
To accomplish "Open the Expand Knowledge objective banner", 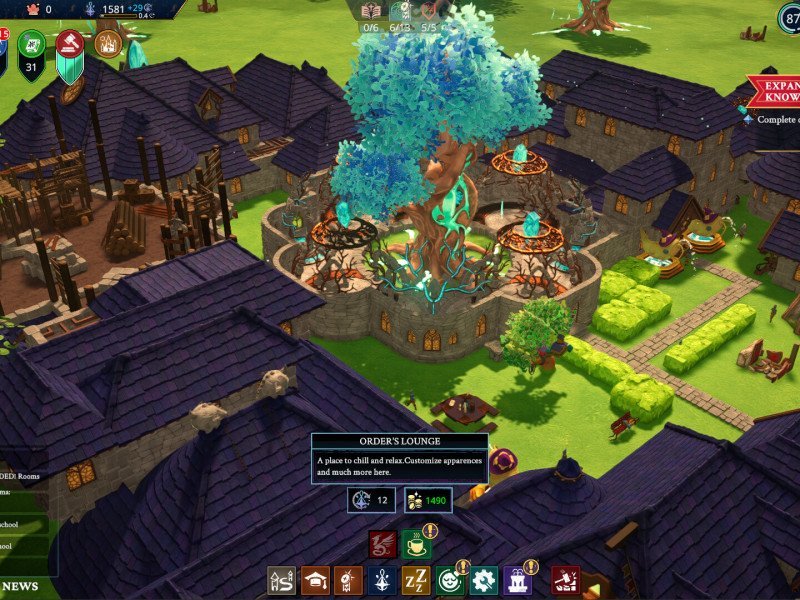I will pos(775,93).
